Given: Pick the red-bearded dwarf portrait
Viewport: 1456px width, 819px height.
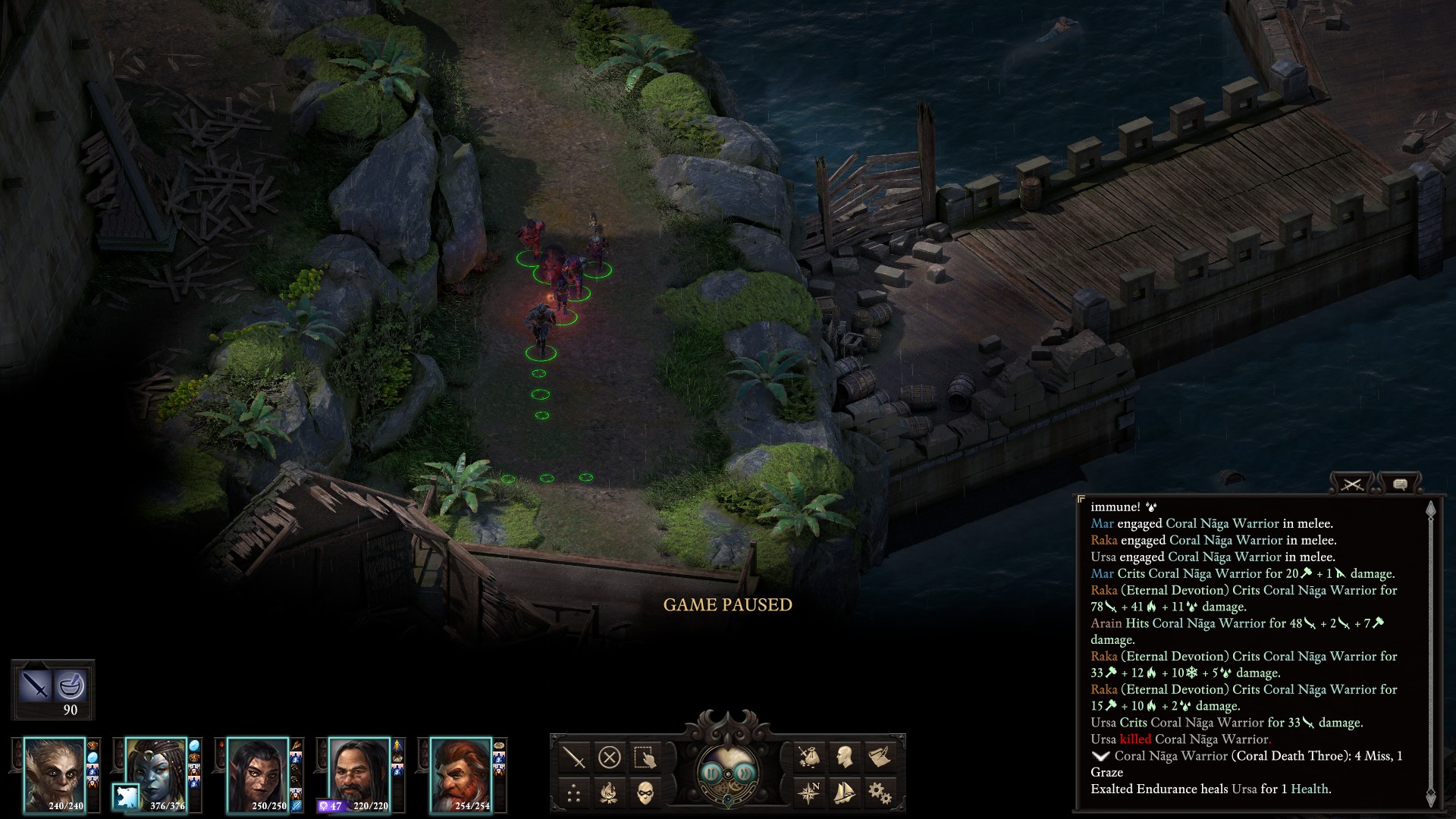Looking at the screenshot, I should click(461, 773).
